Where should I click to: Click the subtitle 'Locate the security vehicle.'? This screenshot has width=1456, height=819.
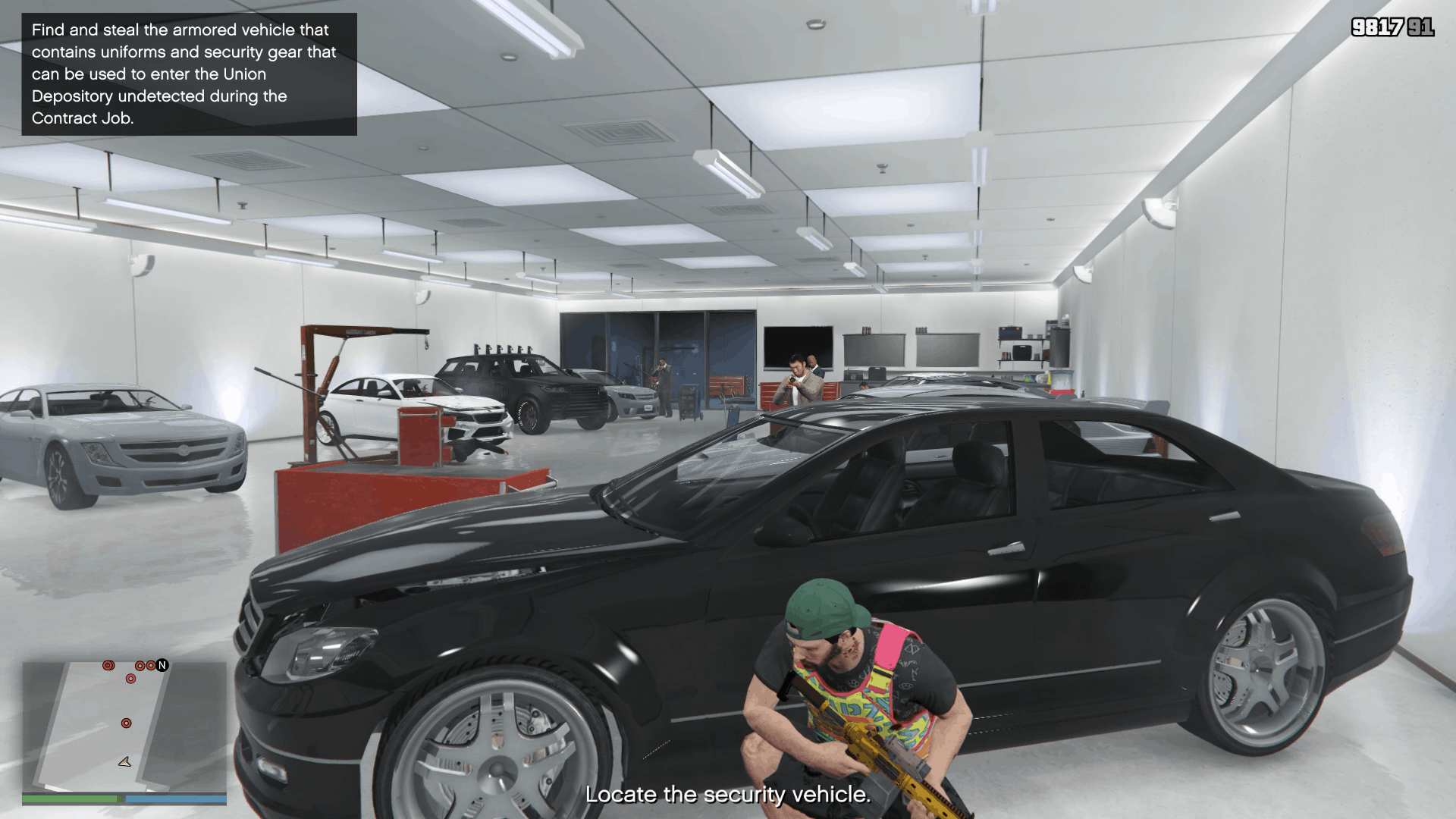pyautogui.click(x=726, y=796)
